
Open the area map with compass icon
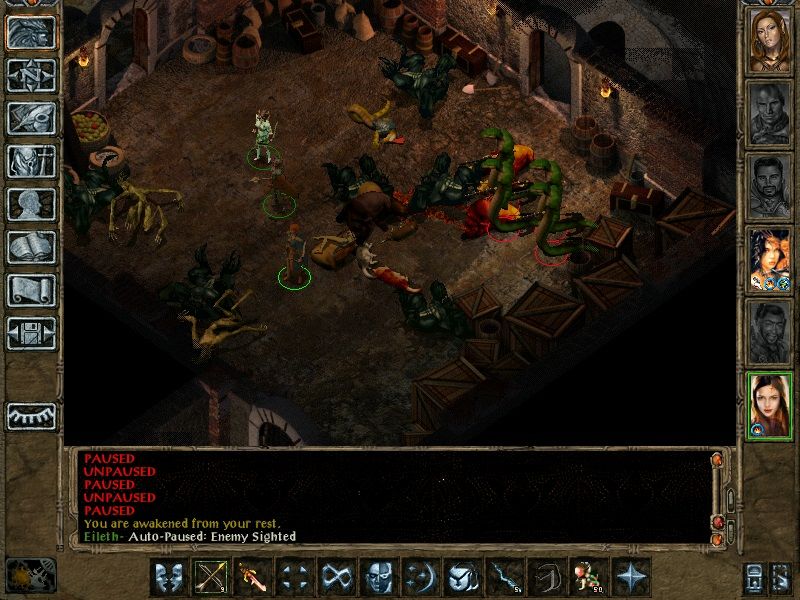[x=31, y=75]
